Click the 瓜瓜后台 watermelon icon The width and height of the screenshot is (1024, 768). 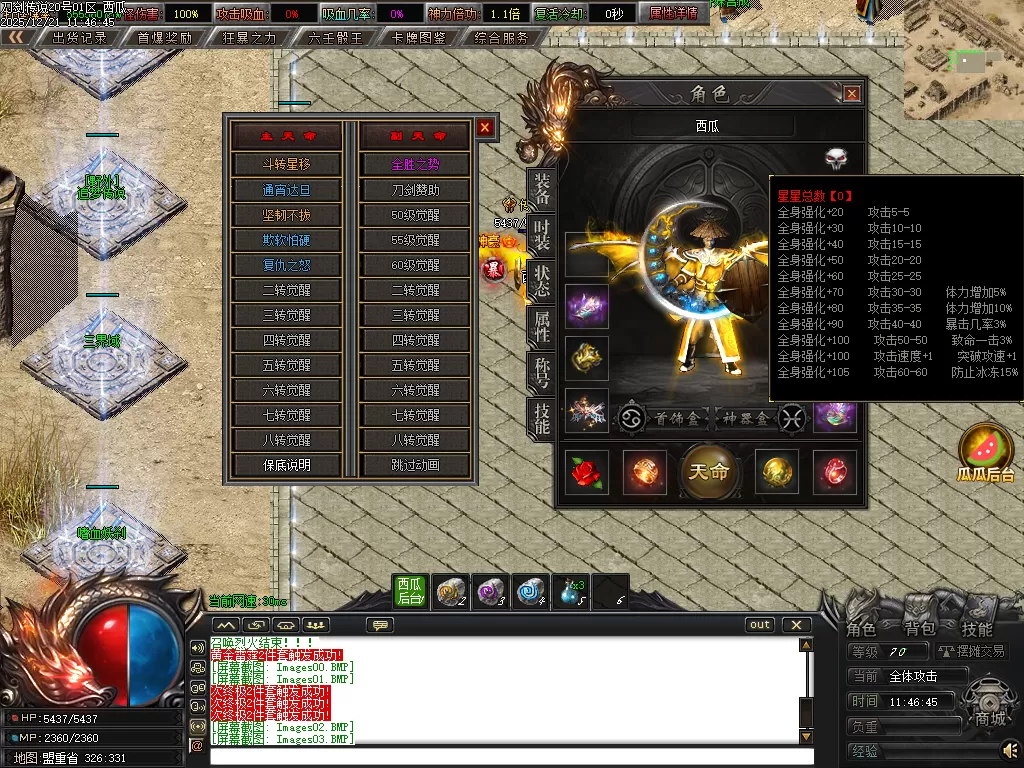coord(986,452)
